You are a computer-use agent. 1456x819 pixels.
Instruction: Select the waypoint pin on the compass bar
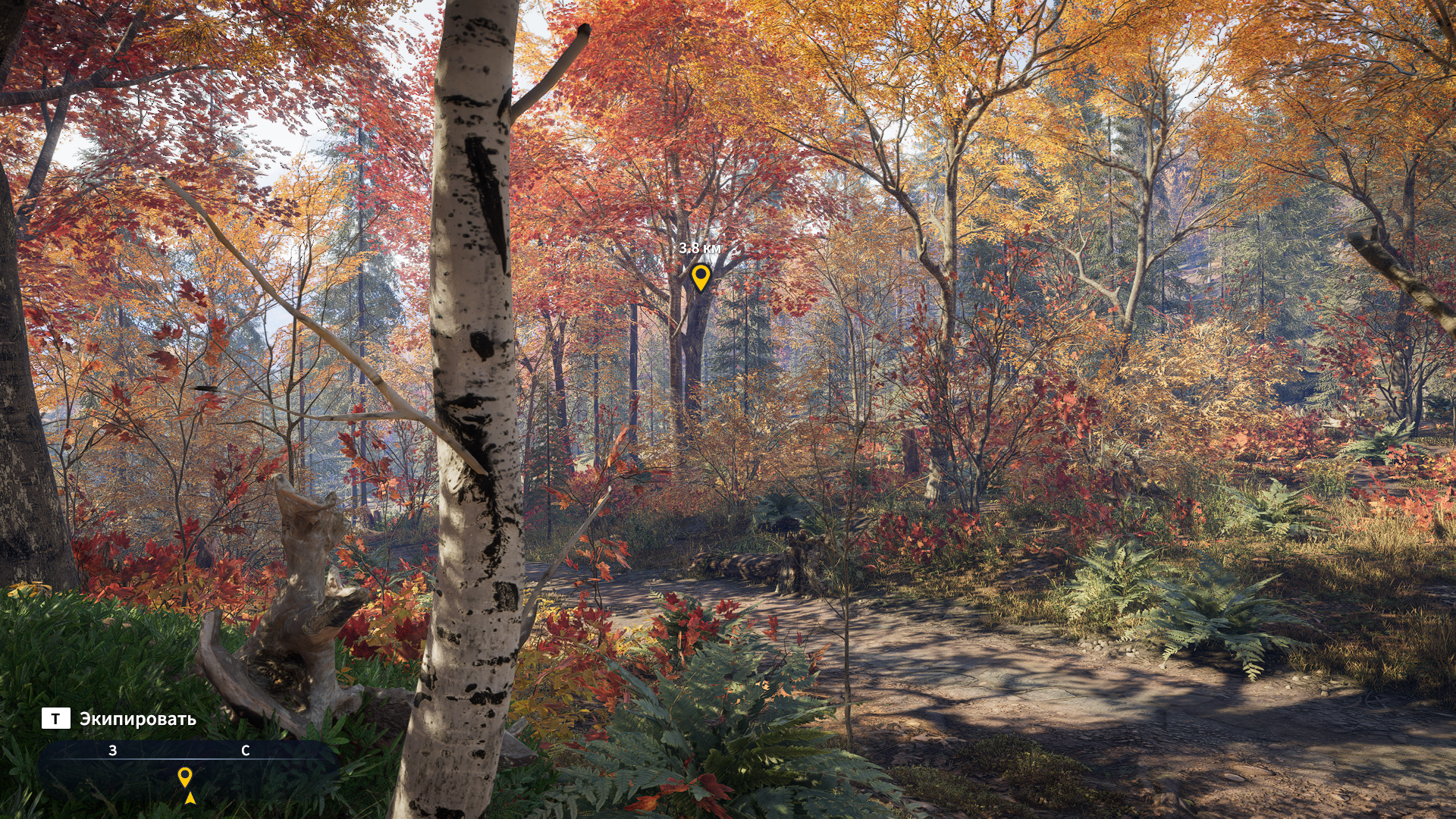[x=184, y=776]
